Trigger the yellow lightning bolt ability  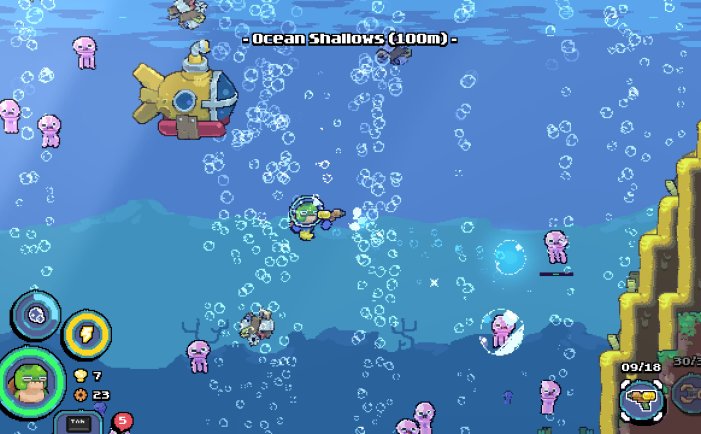86,335
